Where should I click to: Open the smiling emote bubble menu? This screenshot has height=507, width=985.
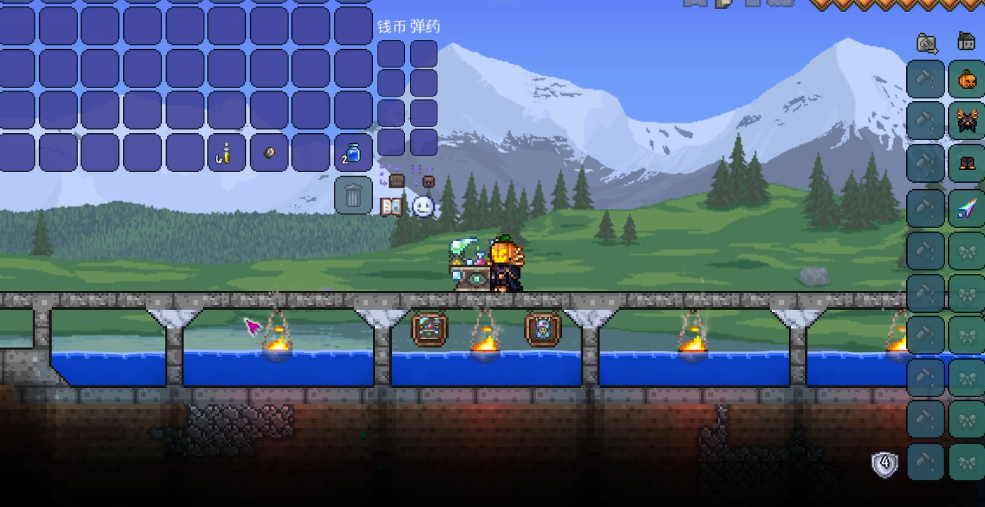[423, 207]
